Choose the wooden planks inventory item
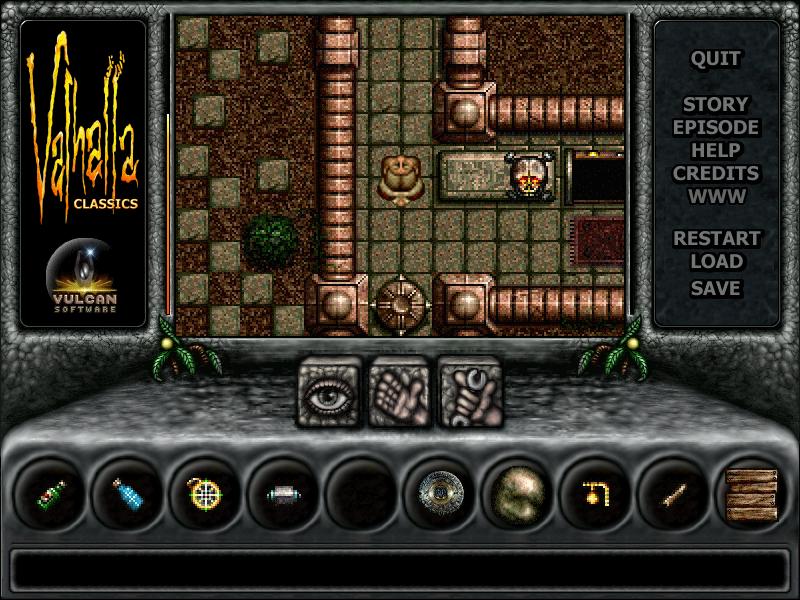This screenshot has width=800, height=600. point(753,493)
